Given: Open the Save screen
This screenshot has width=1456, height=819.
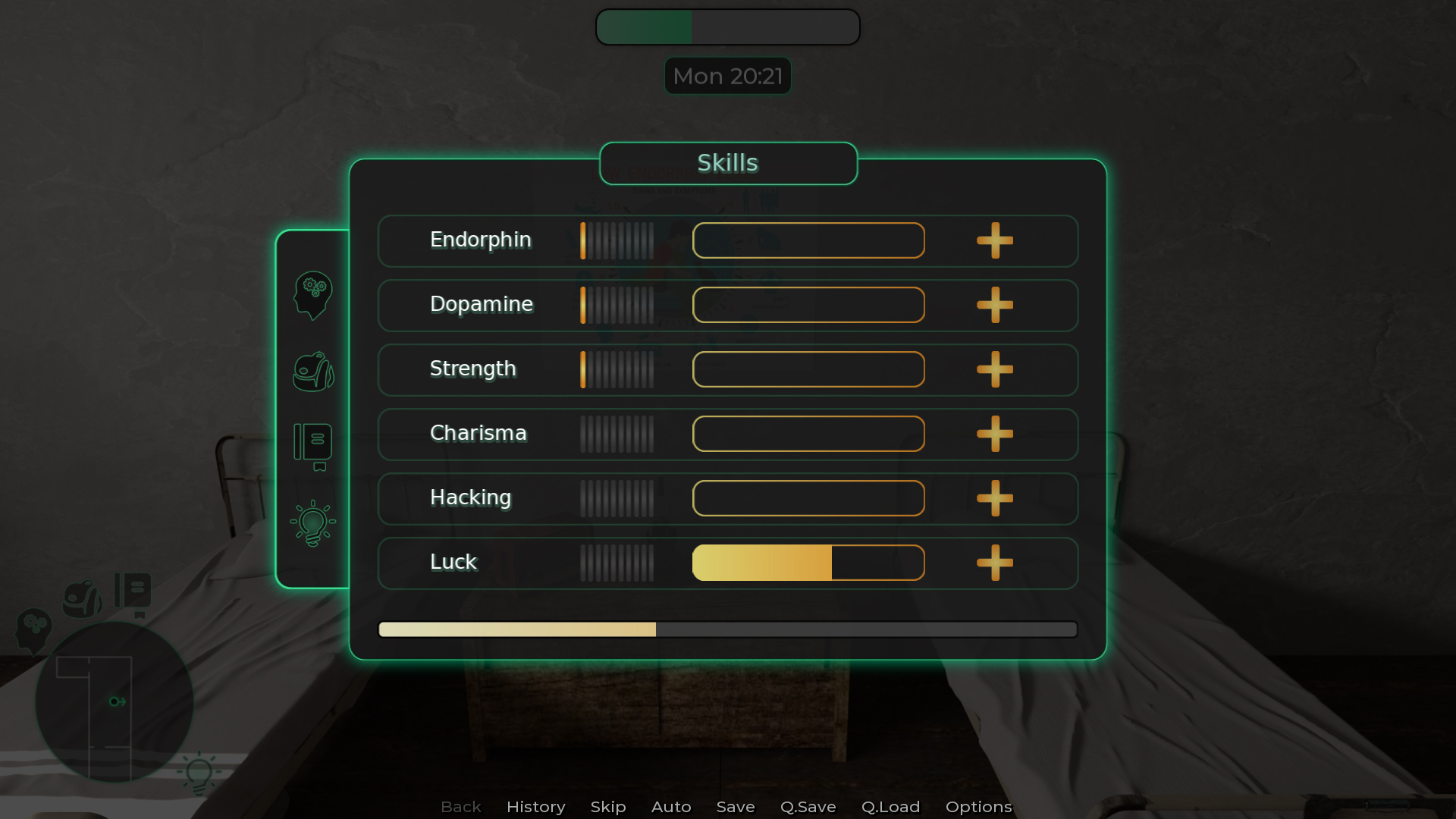Looking at the screenshot, I should point(736,807).
